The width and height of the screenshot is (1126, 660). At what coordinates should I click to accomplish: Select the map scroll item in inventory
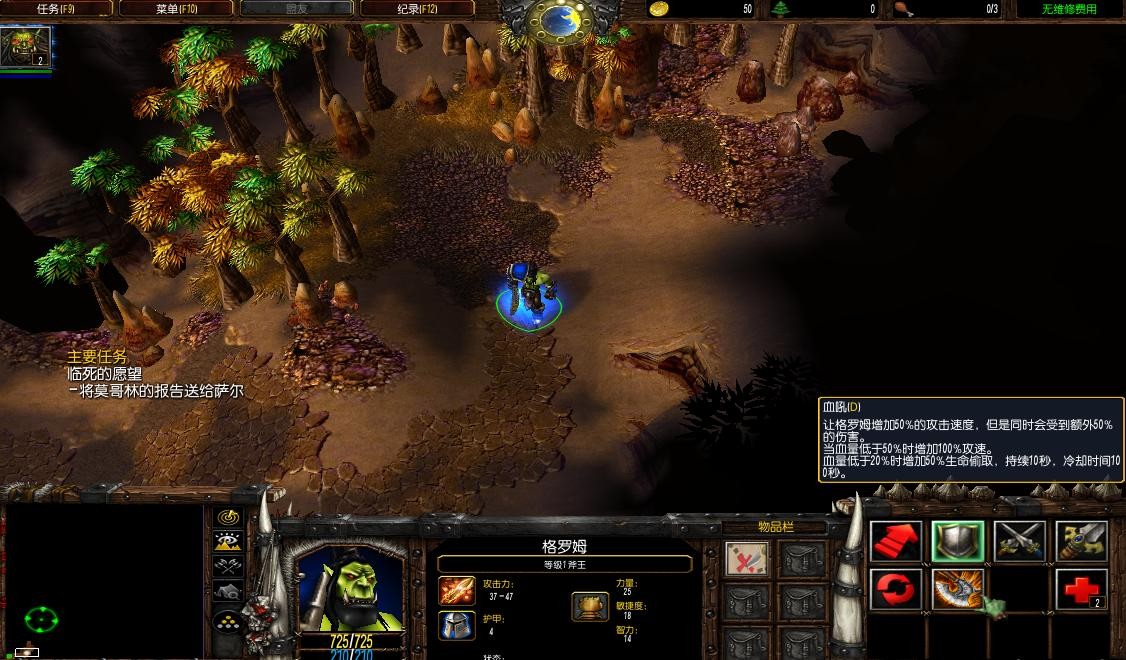click(746, 559)
